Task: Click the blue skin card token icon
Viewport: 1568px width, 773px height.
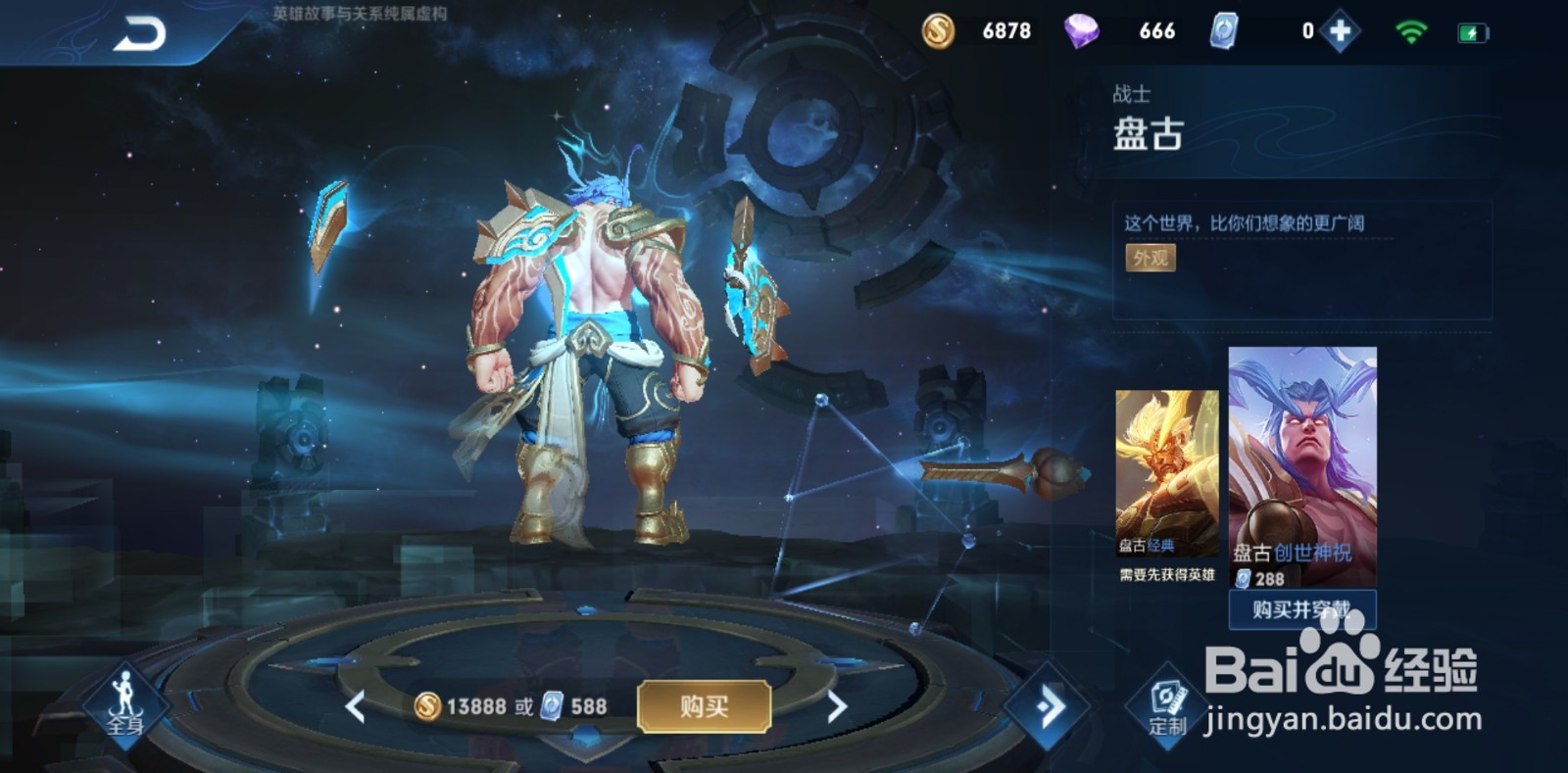Action: tap(1223, 30)
